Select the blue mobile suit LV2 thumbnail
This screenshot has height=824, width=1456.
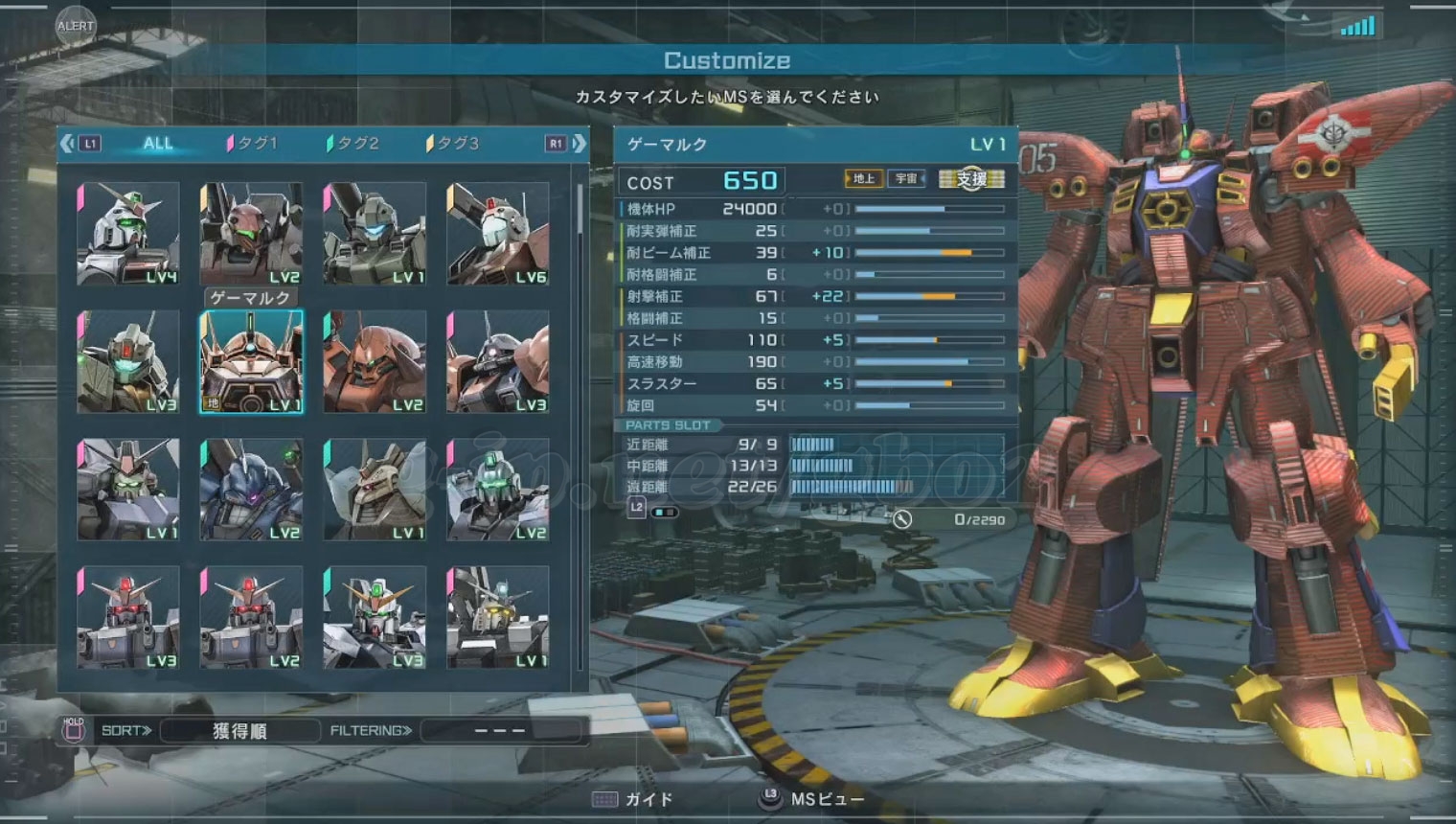[x=251, y=490]
